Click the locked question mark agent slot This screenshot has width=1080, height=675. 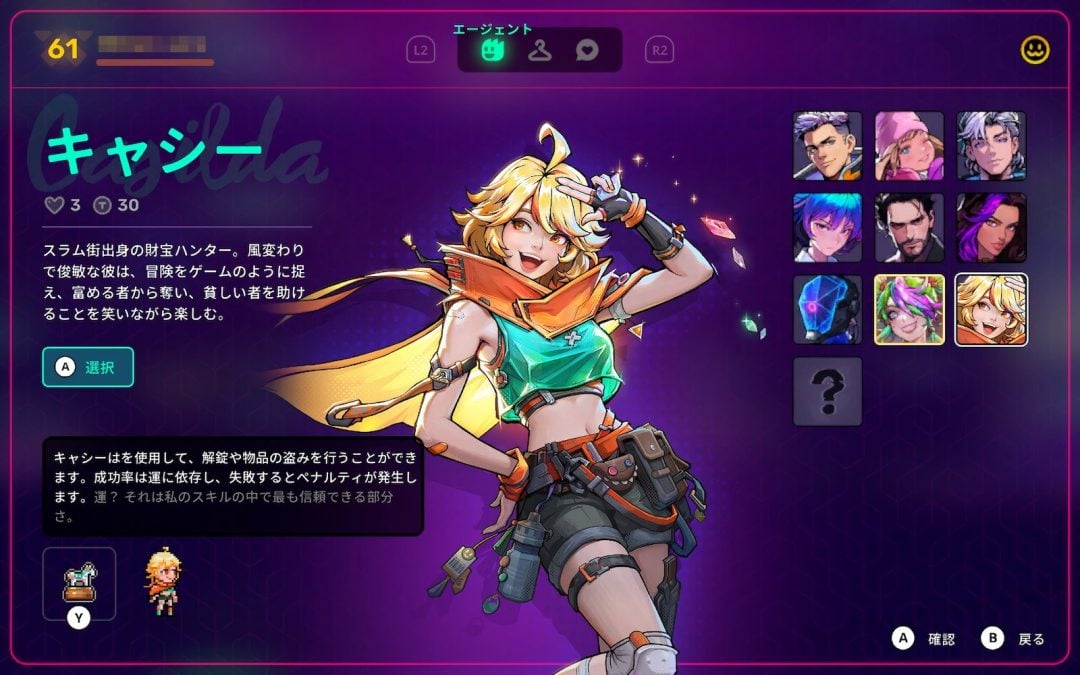click(827, 391)
